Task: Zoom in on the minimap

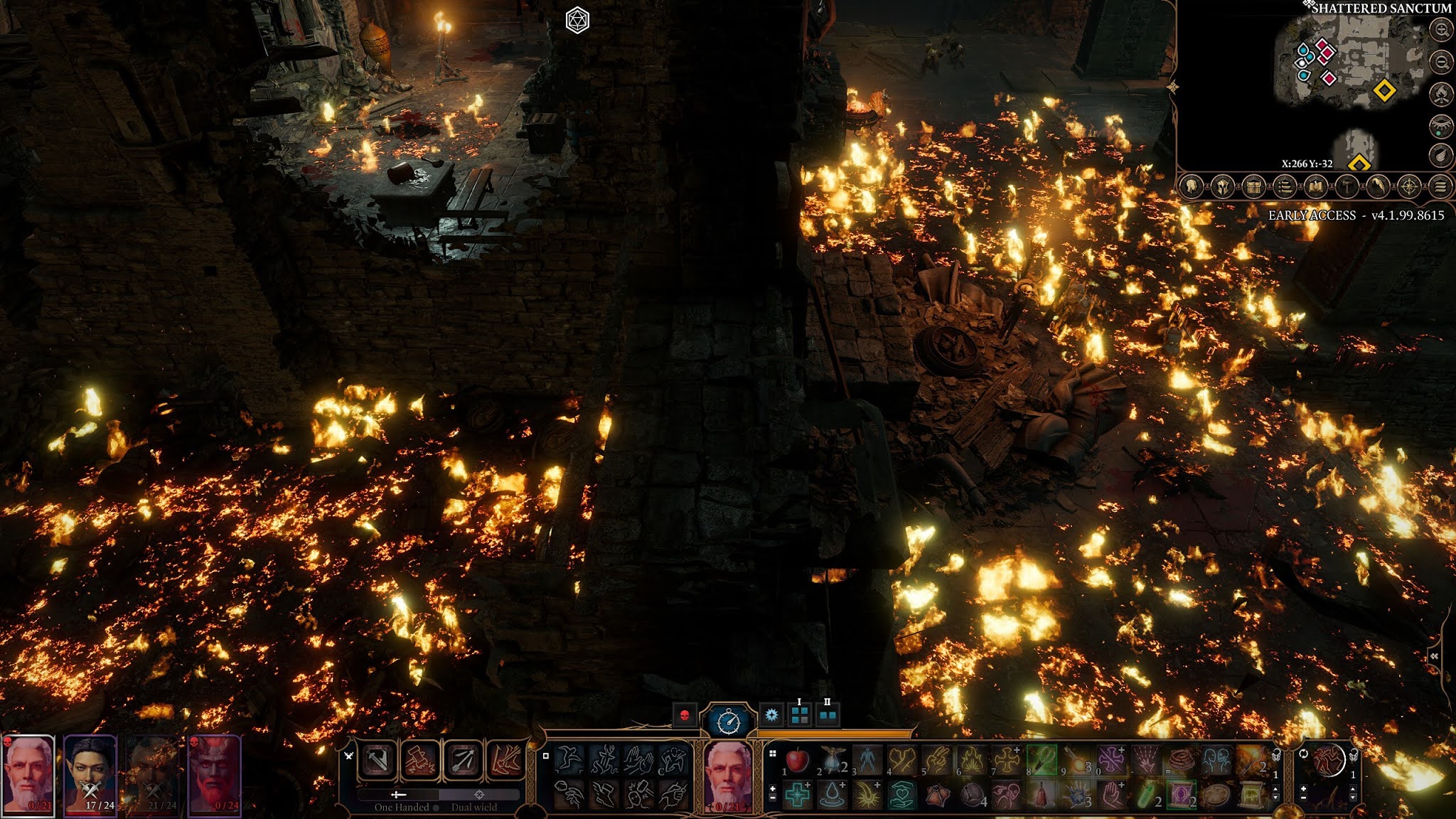Action: pyautogui.click(x=1441, y=30)
